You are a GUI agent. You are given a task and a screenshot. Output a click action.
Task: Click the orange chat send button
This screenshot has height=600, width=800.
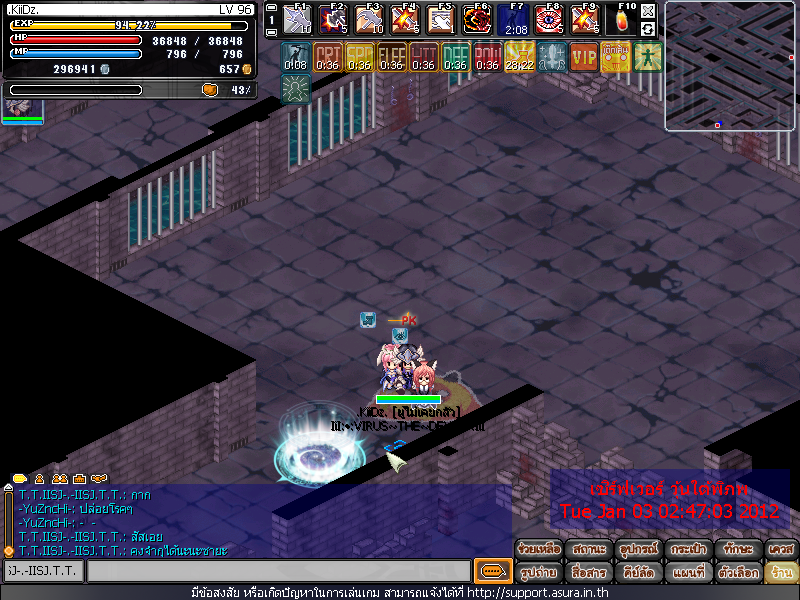[490, 571]
